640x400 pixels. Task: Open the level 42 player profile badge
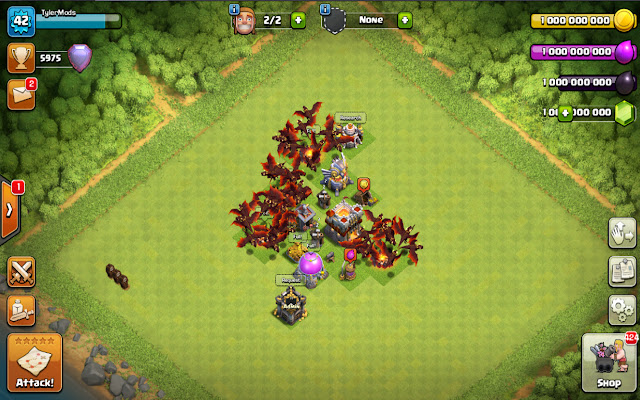click(21, 19)
